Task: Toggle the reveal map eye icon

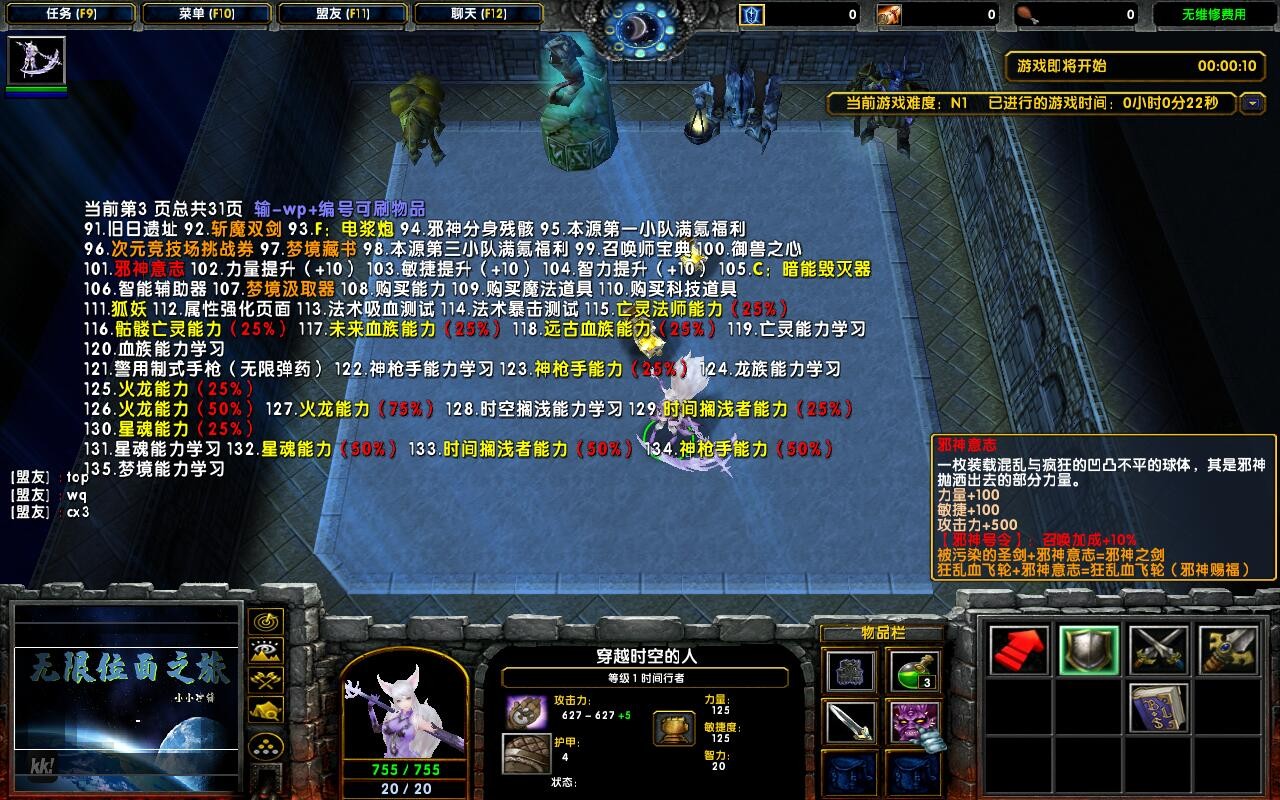Action: pyautogui.click(x=263, y=650)
